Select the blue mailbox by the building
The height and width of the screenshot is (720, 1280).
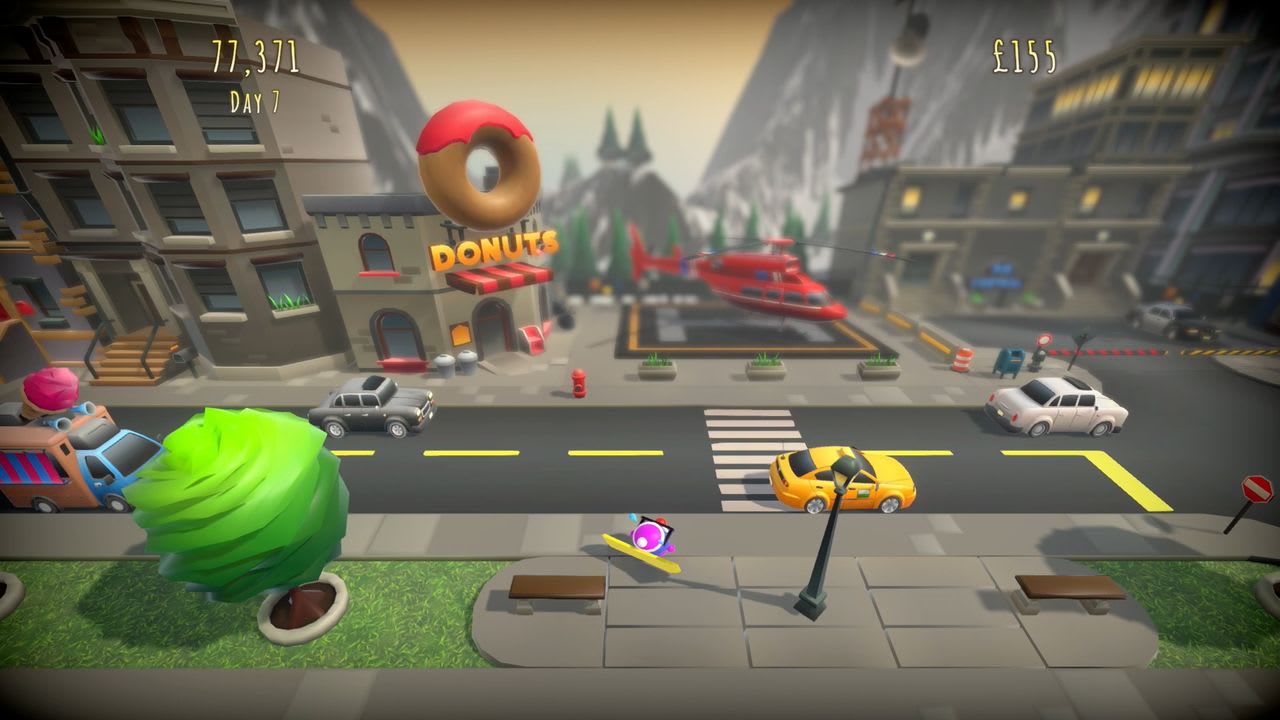click(x=1008, y=360)
